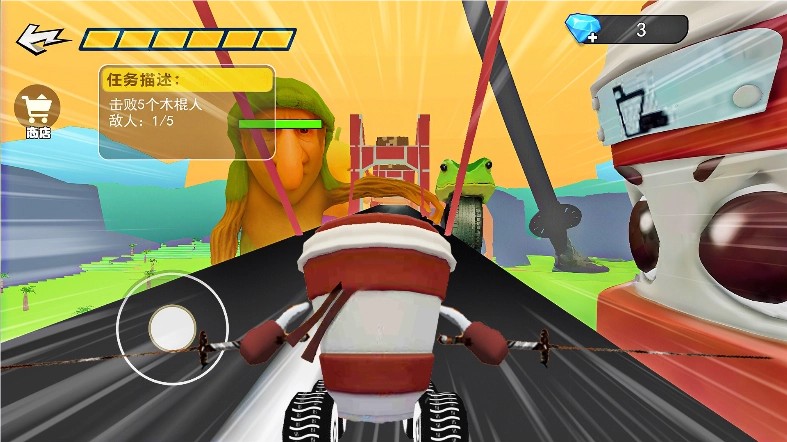Add diamonds with the gem plus icon
787x442 pixels.
(583, 29)
